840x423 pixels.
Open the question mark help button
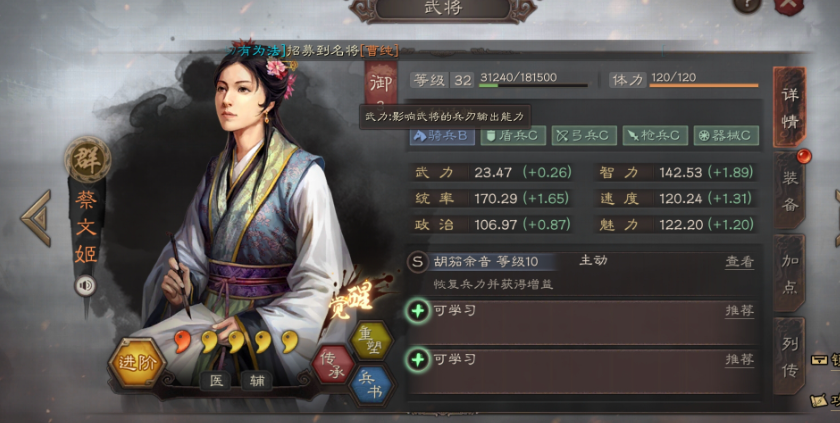click(x=746, y=5)
